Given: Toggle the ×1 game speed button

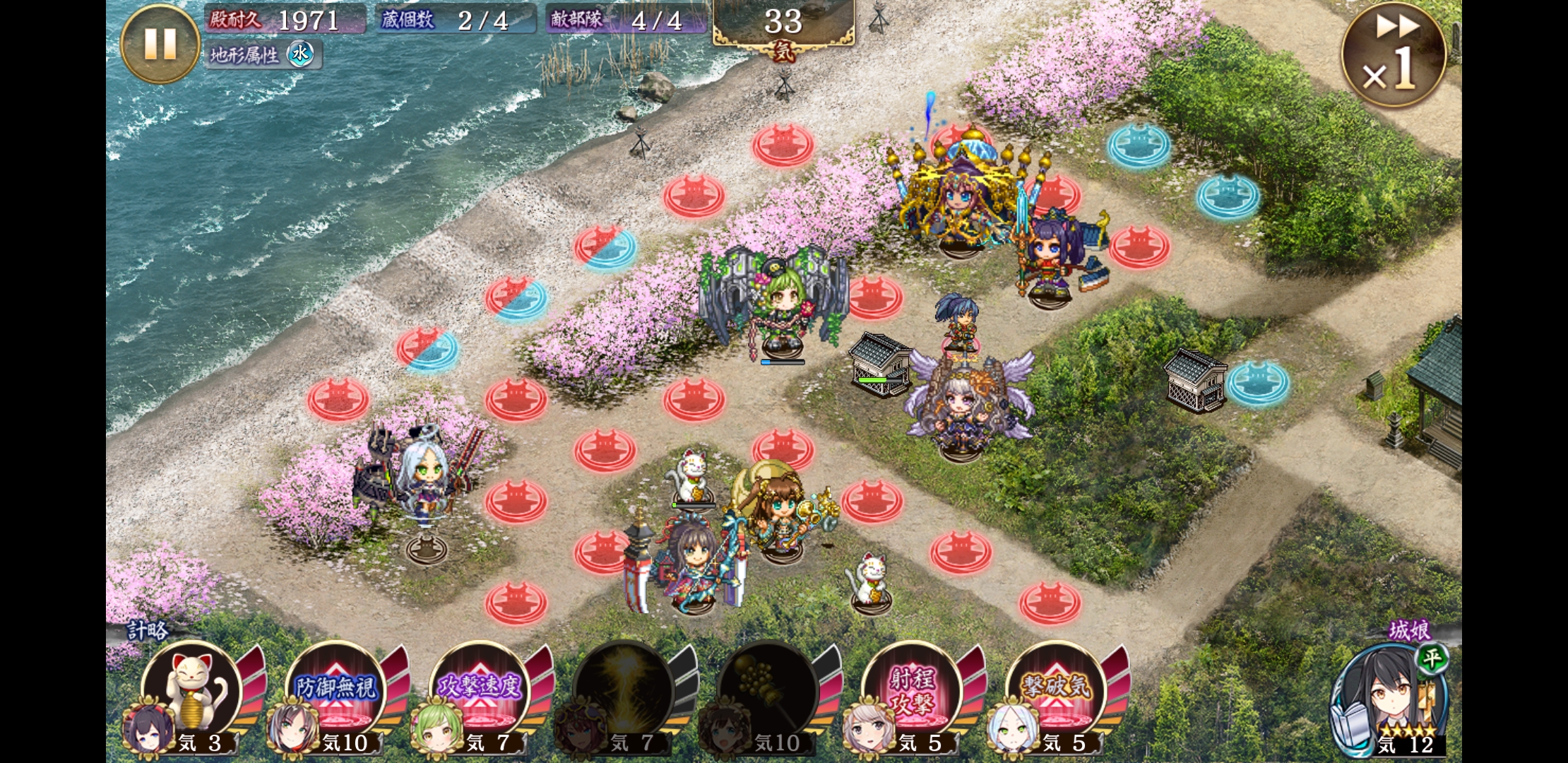Looking at the screenshot, I should (x=1393, y=56).
